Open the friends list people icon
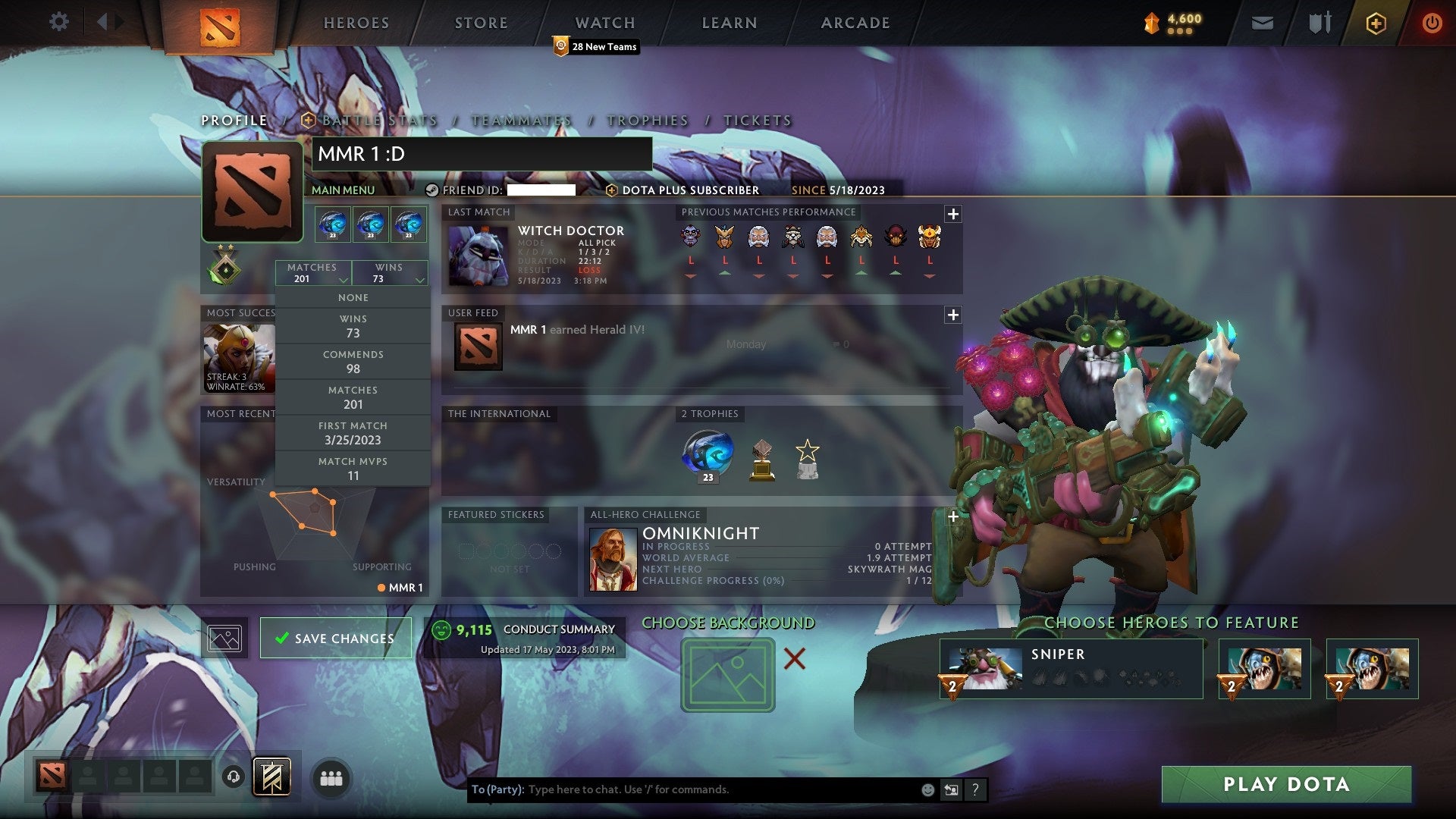The width and height of the screenshot is (1456, 819). (x=331, y=777)
